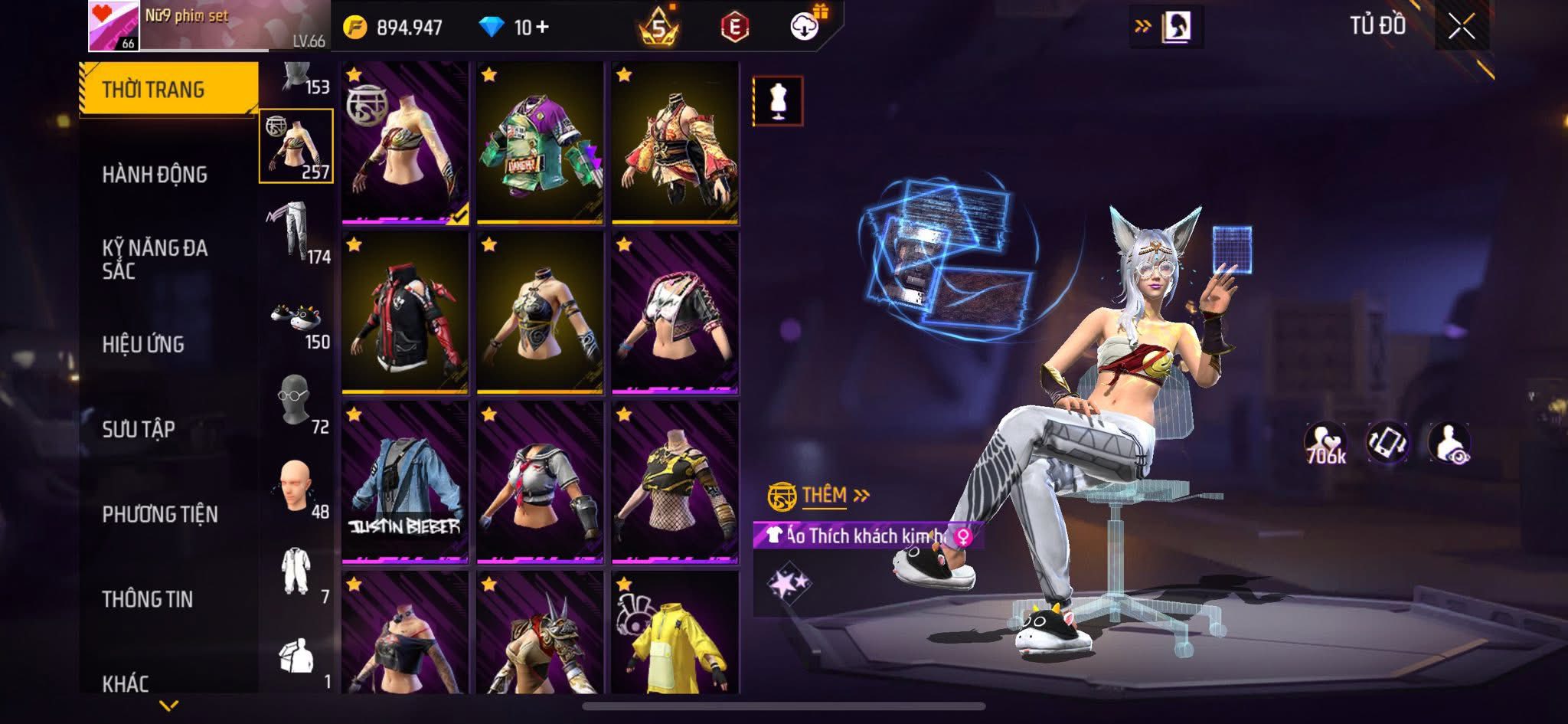Go to the HIỆU ỨNG tab
1568x724 pixels.
[x=143, y=344]
